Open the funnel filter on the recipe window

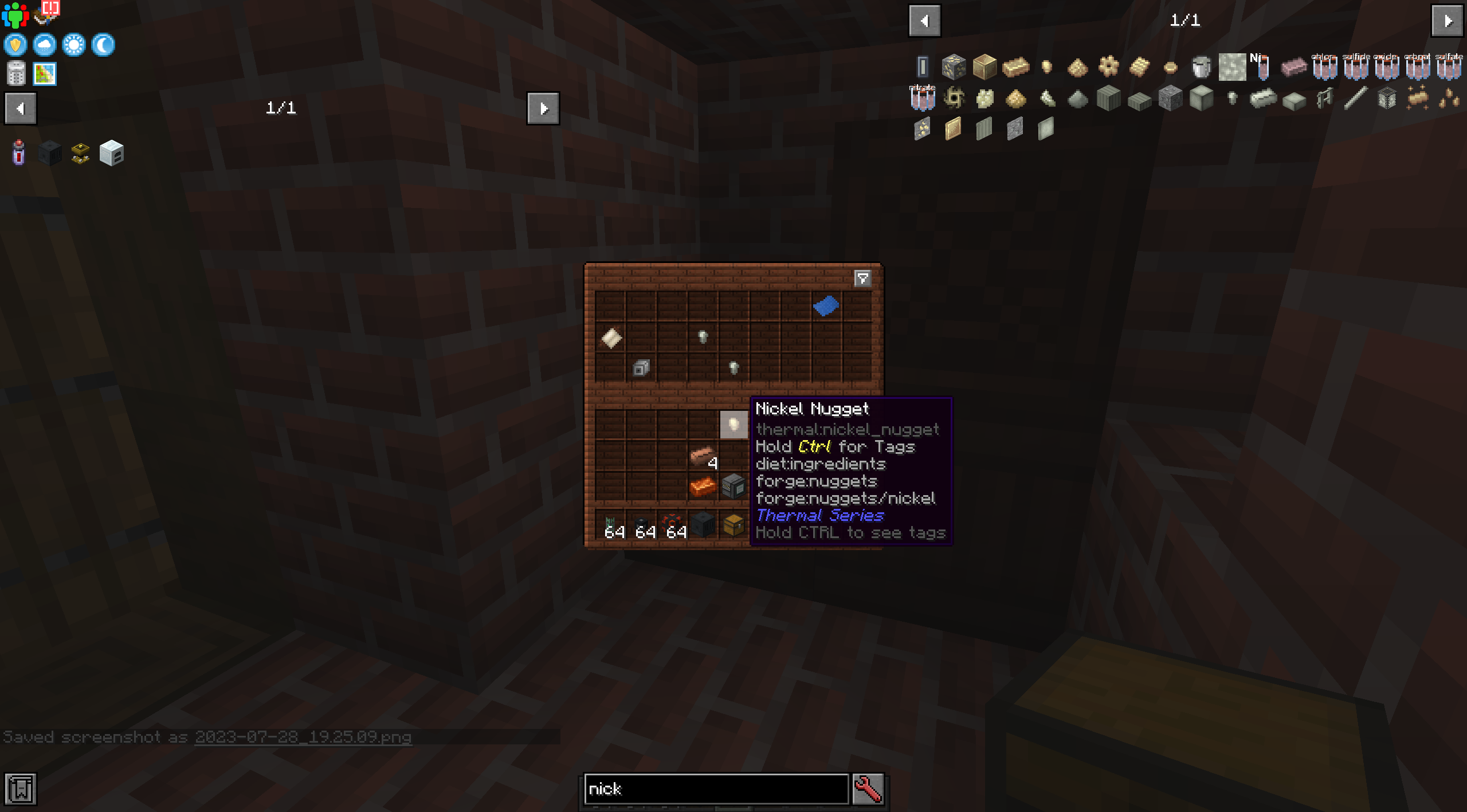[863, 279]
